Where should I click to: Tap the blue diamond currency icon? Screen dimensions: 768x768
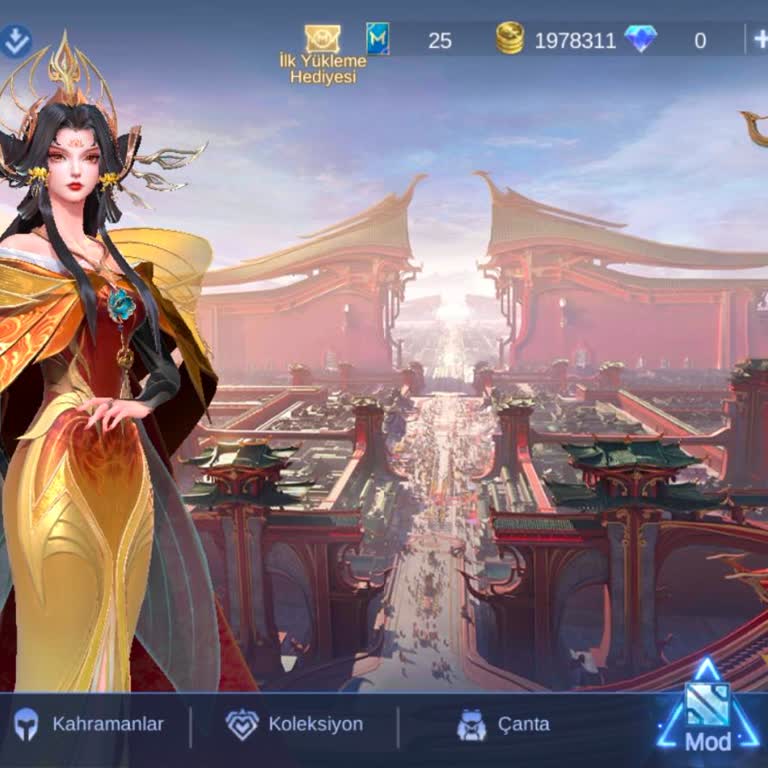click(640, 39)
